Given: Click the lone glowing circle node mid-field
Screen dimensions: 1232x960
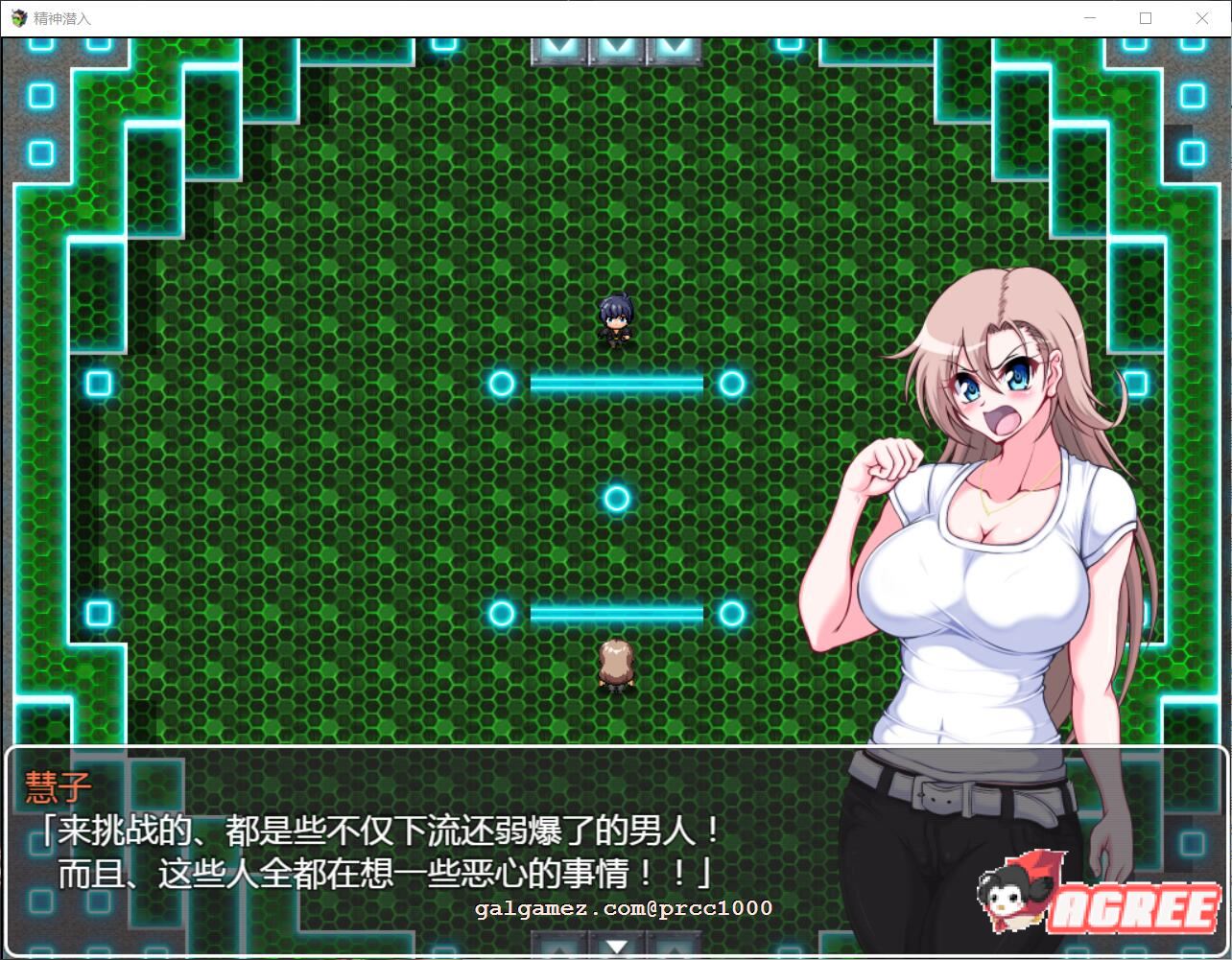Looking at the screenshot, I should click(x=617, y=497).
